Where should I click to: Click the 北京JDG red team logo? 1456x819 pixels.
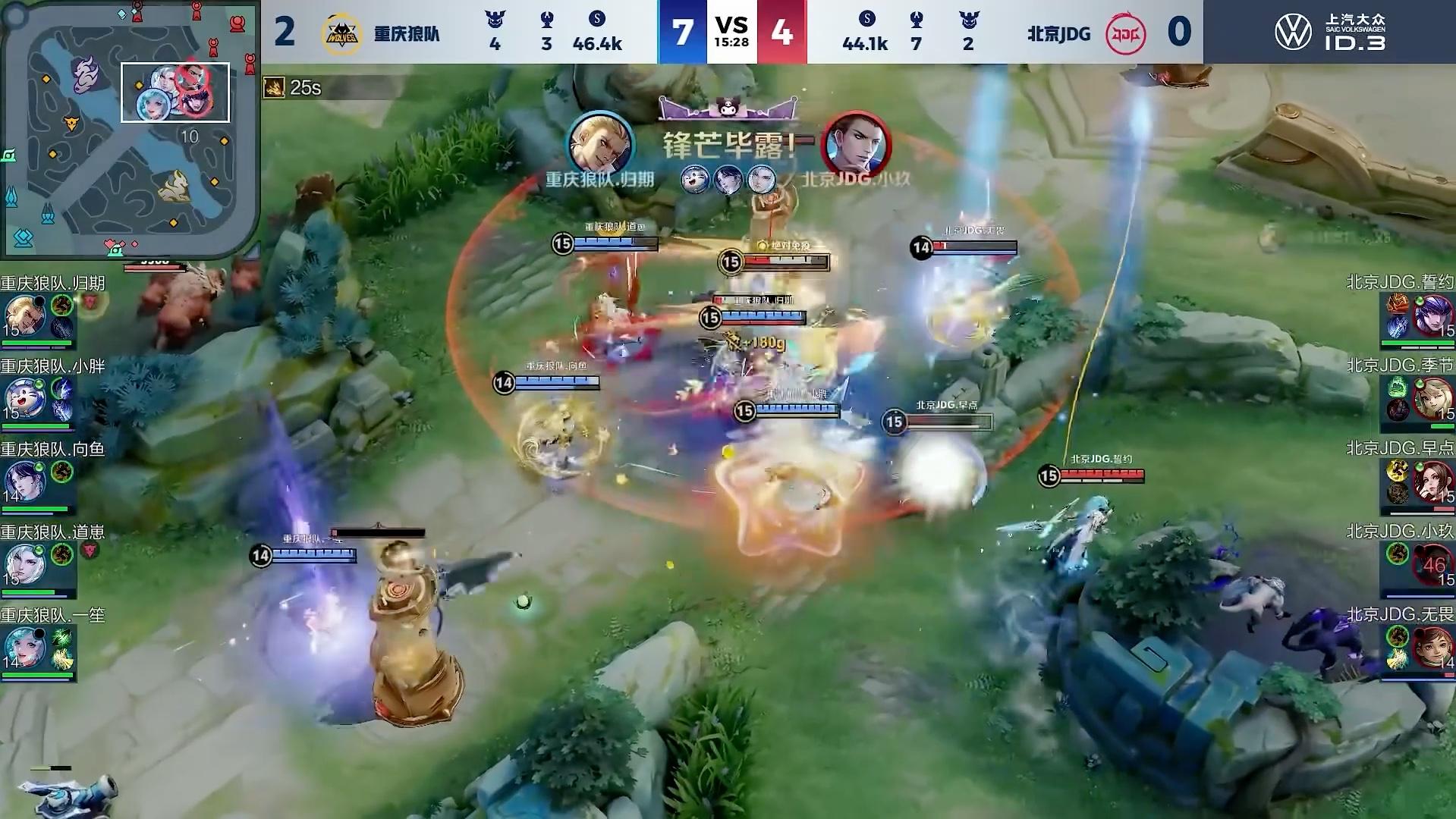pyautogui.click(x=1125, y=34)
